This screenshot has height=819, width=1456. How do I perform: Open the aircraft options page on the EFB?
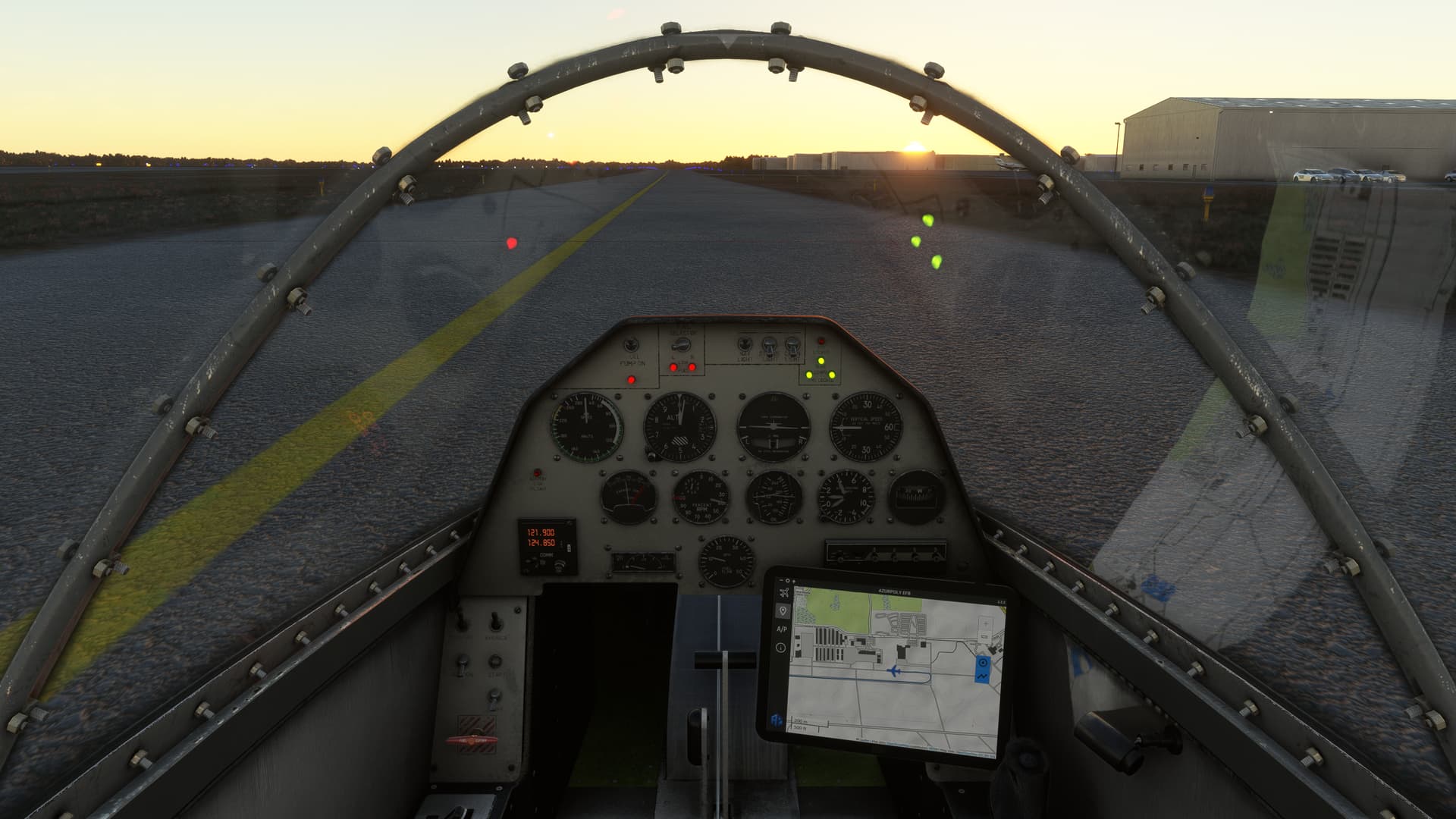(x=785, y=593)
